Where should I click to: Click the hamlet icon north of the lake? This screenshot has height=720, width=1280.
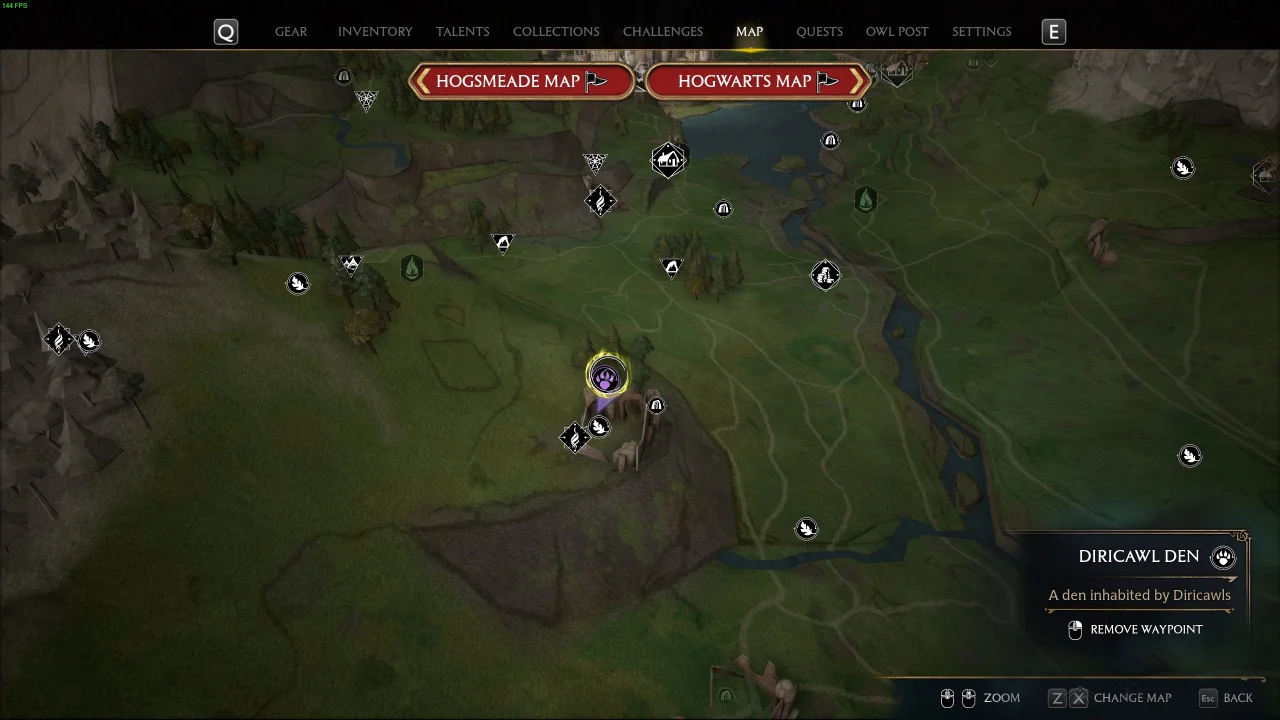click(x=668, y=158)
